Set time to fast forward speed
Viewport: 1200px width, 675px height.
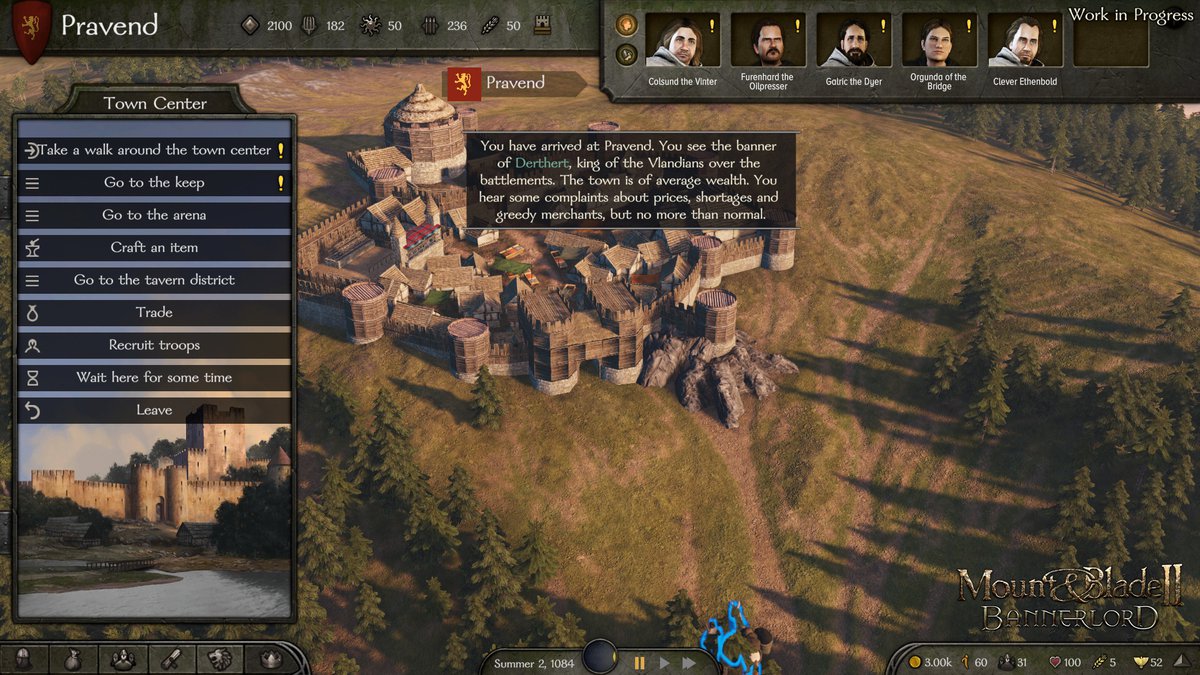coord(689,662)
